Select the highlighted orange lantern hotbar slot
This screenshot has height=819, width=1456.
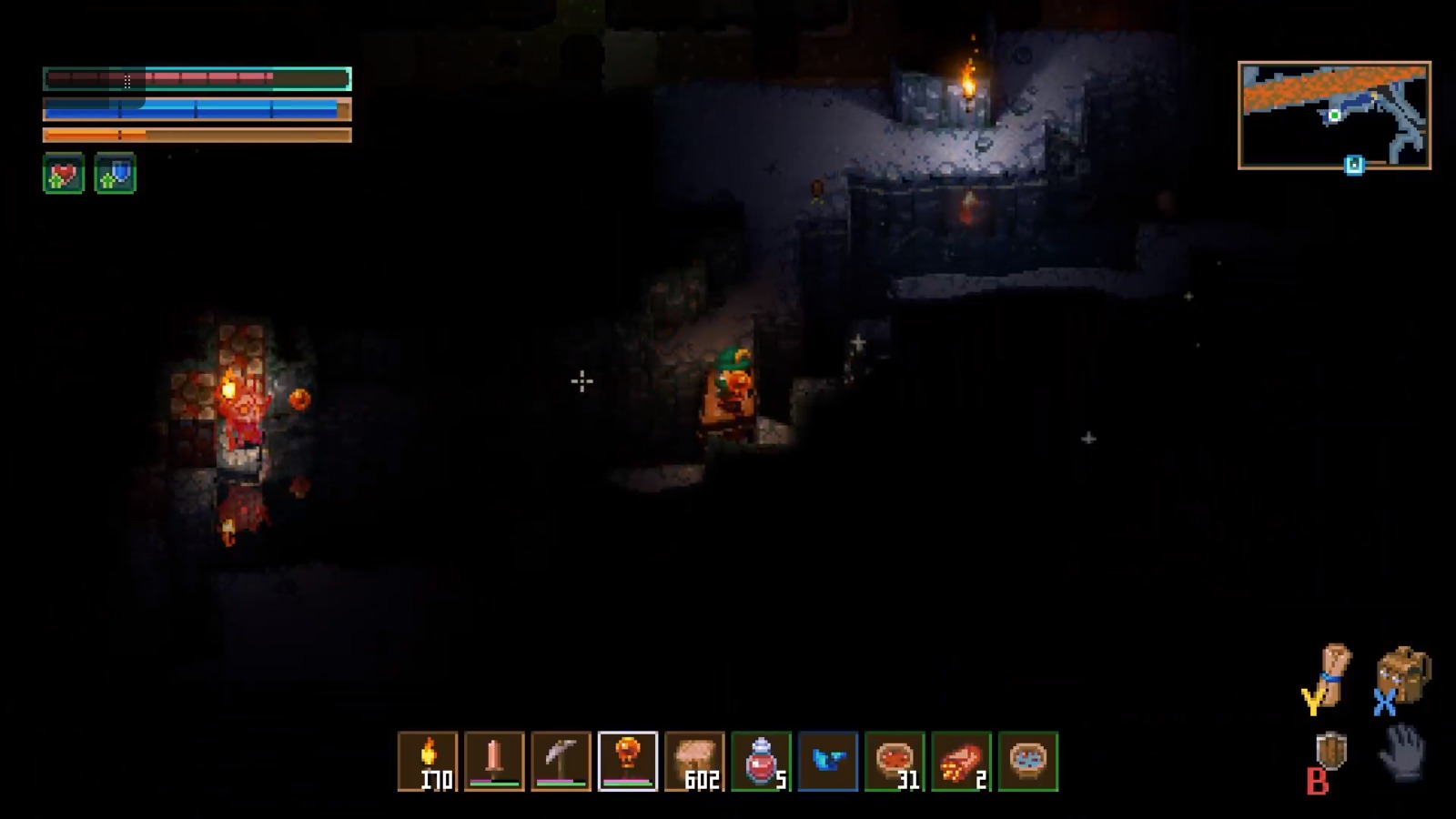[628, 761]
